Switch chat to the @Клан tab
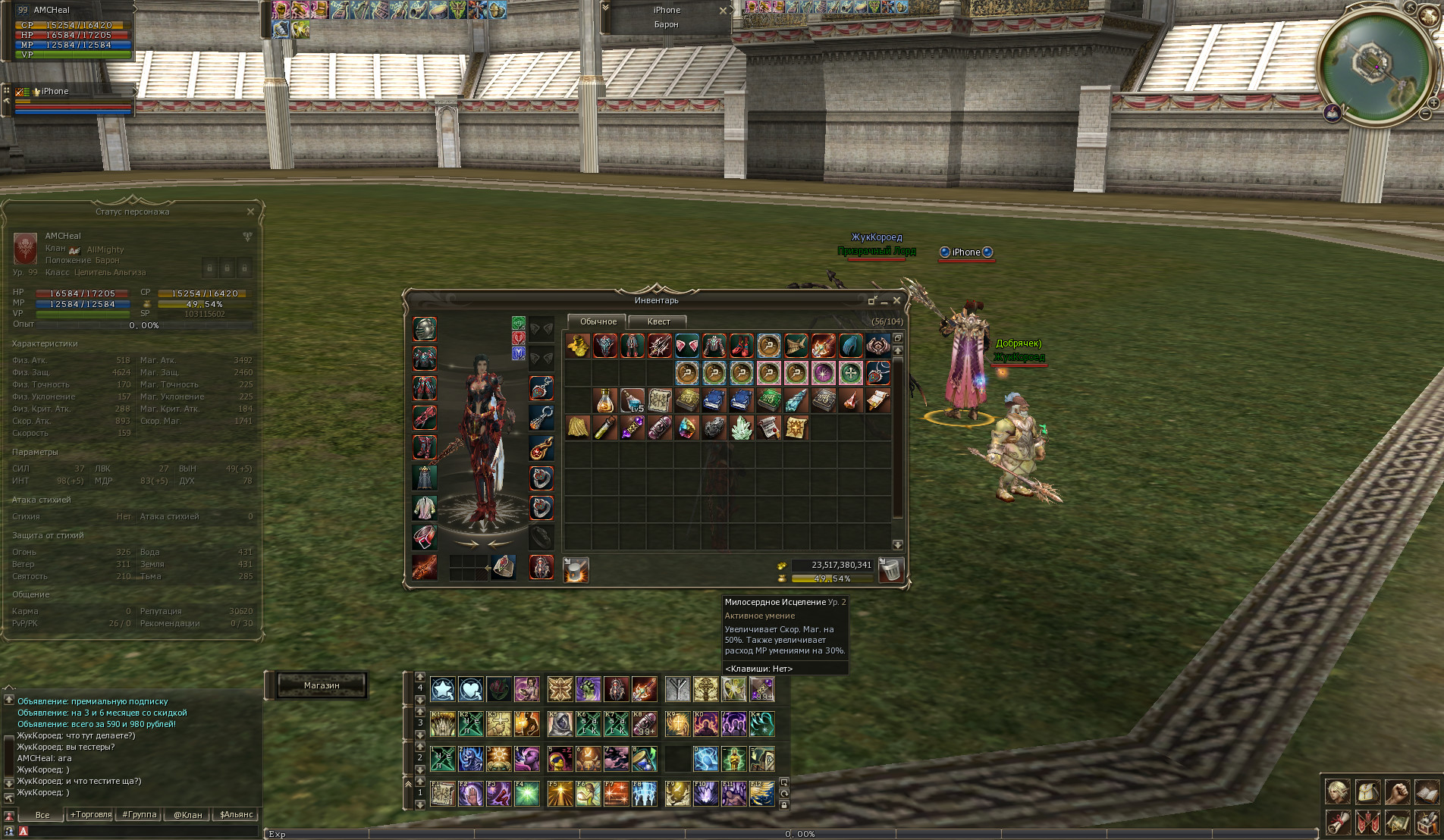The width and height of the screenshot is (1444, 840). coord(187,815)
